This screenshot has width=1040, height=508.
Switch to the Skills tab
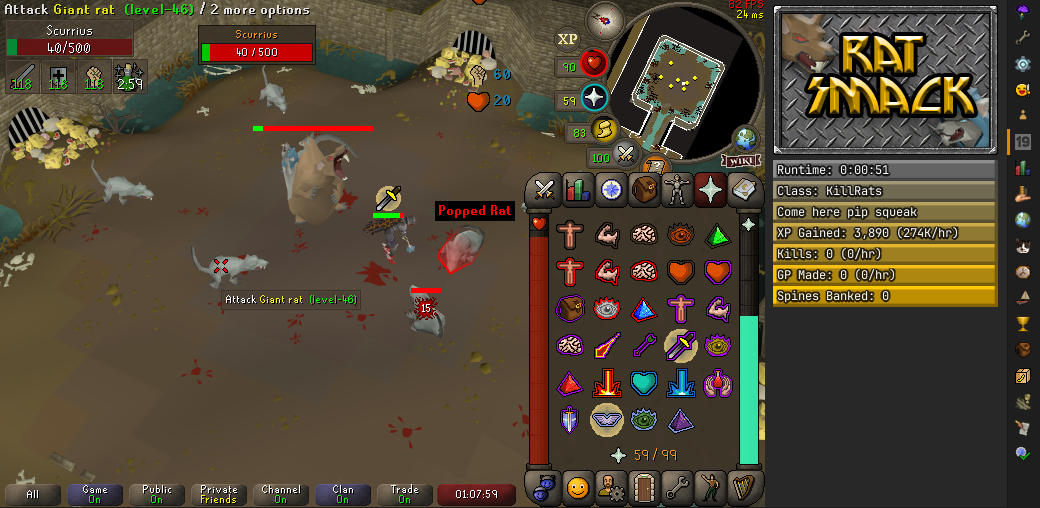tap(577, 188)
